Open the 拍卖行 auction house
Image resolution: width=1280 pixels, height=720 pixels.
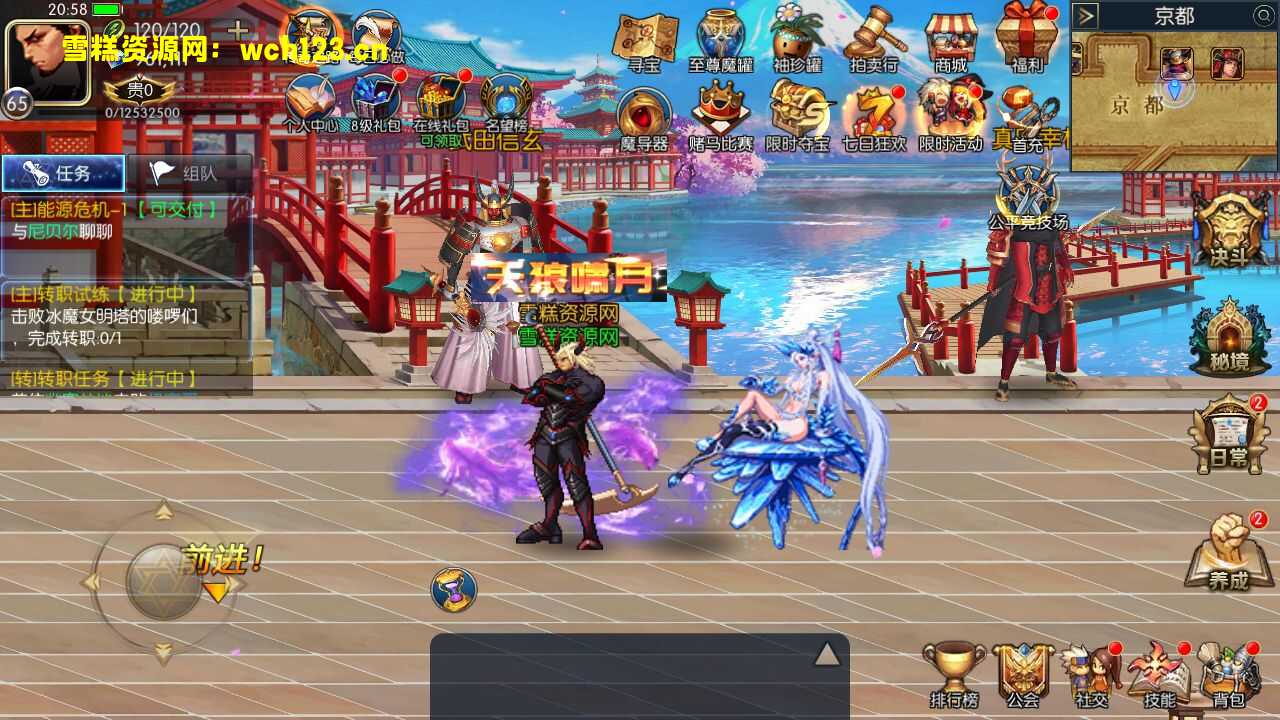click(873, 40)
